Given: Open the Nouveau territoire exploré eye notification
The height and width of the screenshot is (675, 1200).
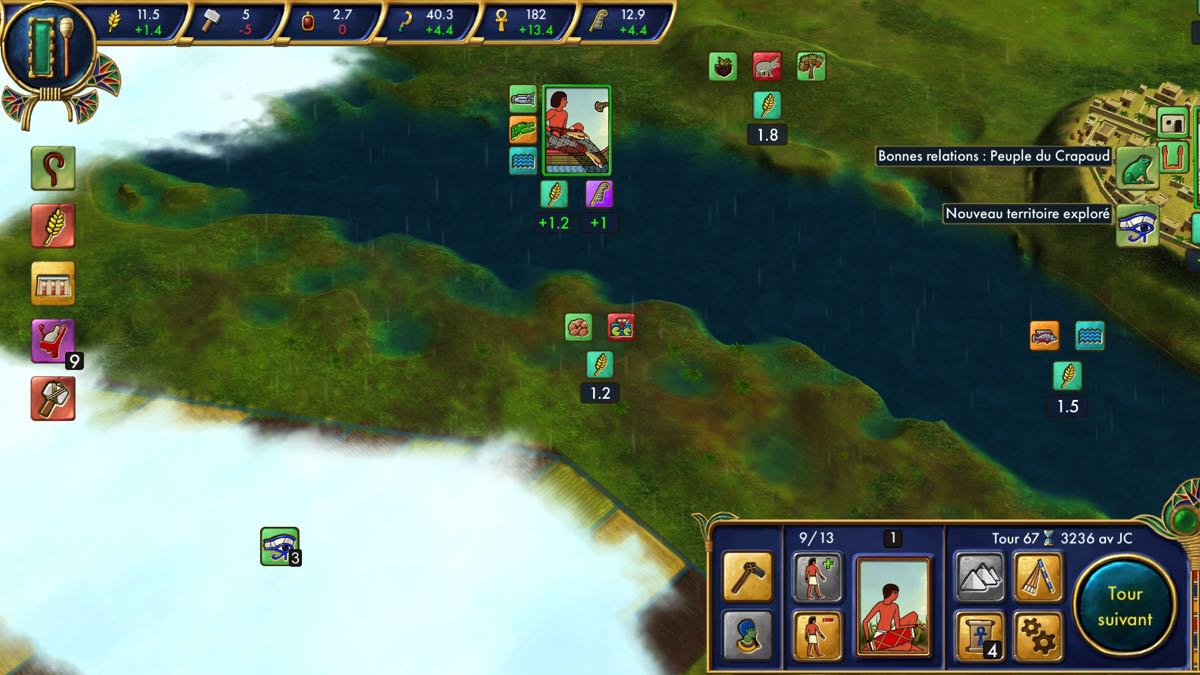Looking at the screenshot, I should click(x=1137, y=225).
